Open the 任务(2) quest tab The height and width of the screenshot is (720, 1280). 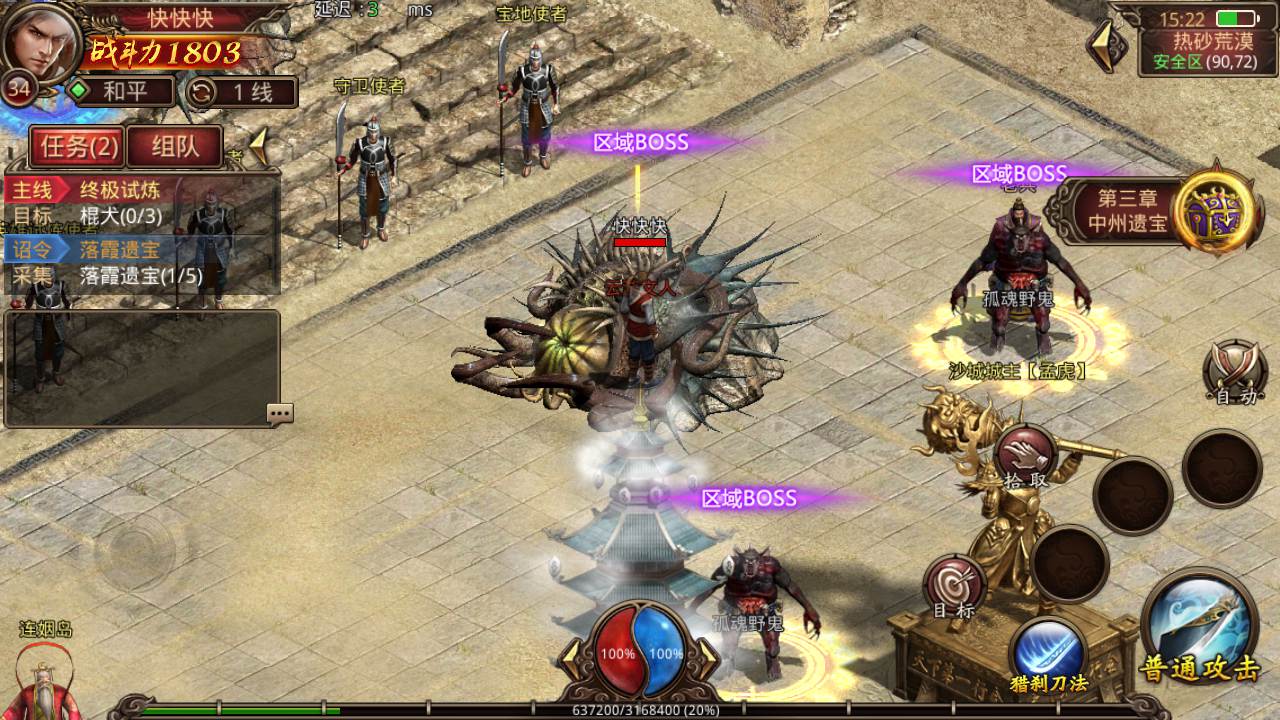point(78,148)
